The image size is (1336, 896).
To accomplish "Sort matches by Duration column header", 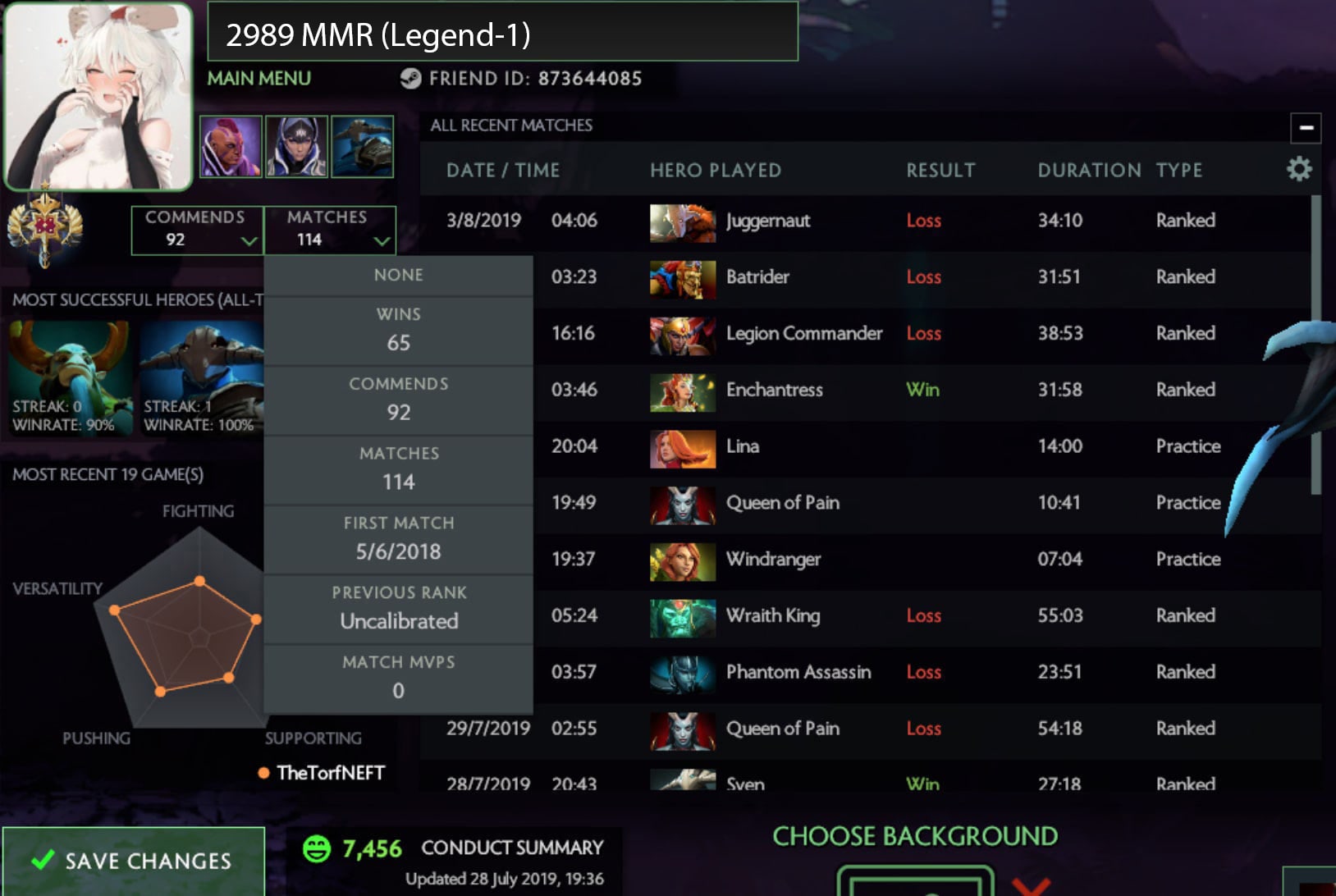I will pyautogui.click(x=1088, y=171).
